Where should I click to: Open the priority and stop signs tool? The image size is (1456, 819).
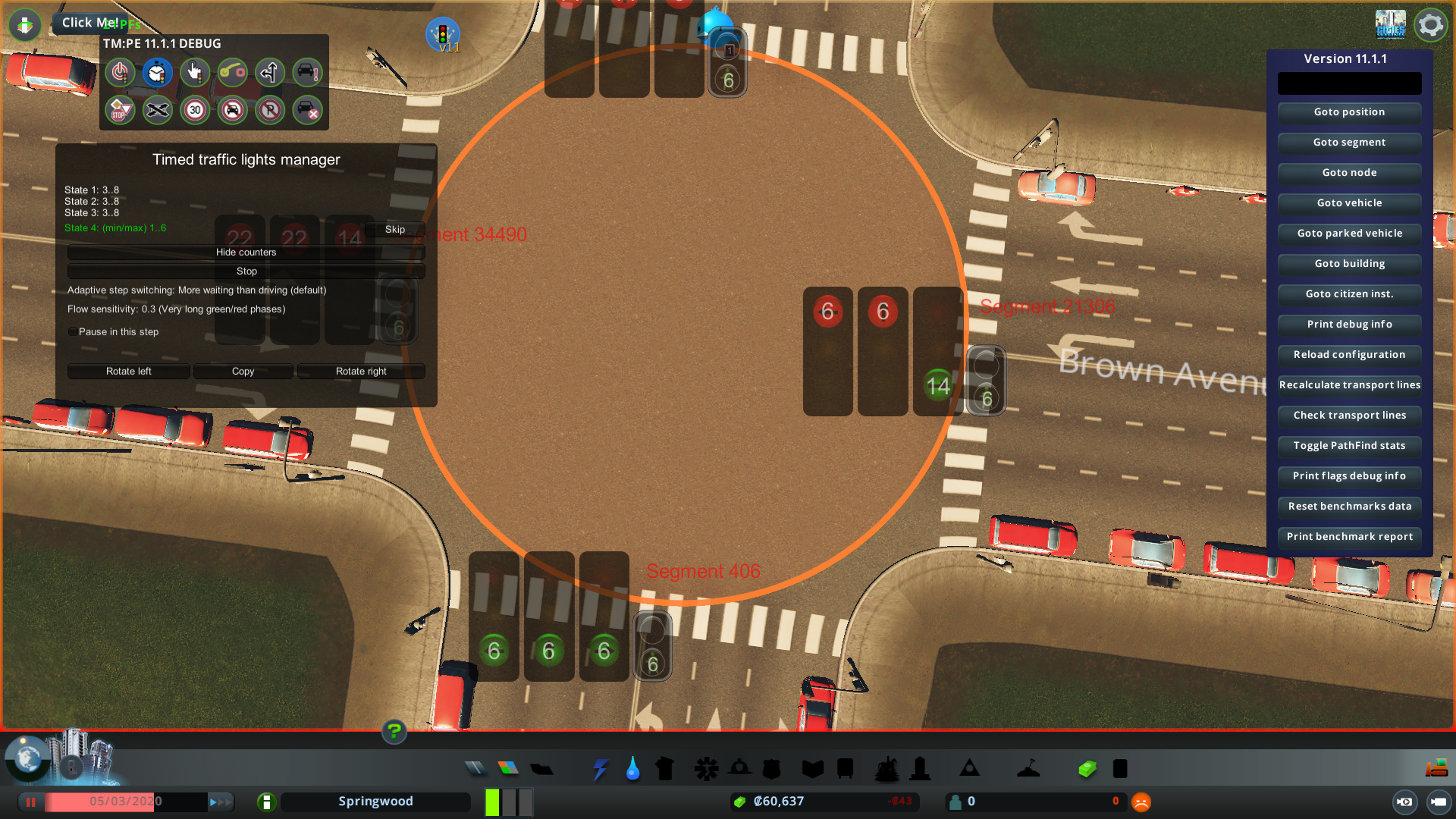[x=120, y=111]
